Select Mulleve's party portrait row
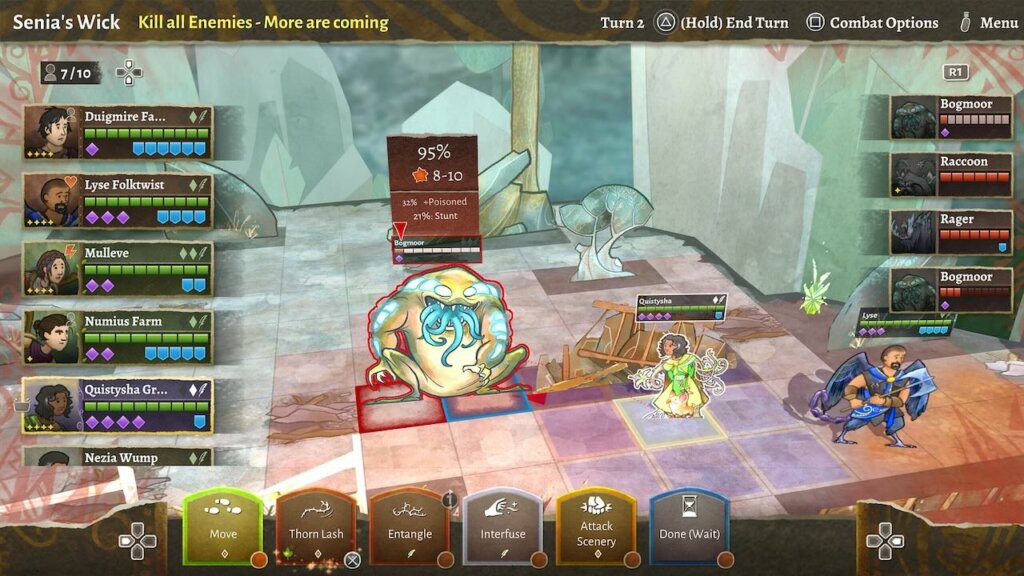The width and height of the screenshot is (1024, 576). click(x=118, y=268)
